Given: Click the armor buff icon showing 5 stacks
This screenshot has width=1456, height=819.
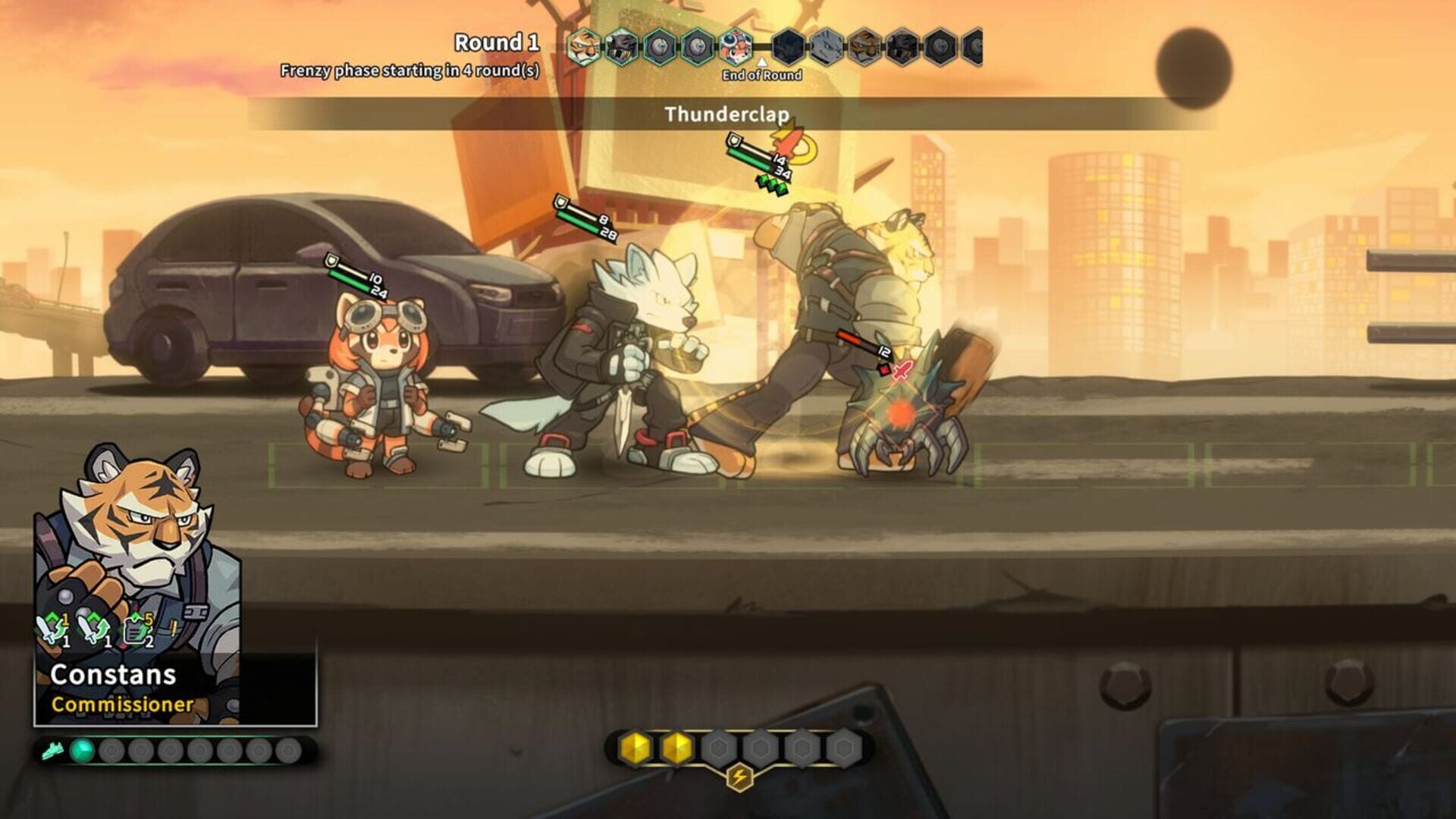Looking at the screenshot, I should point(136,629).
